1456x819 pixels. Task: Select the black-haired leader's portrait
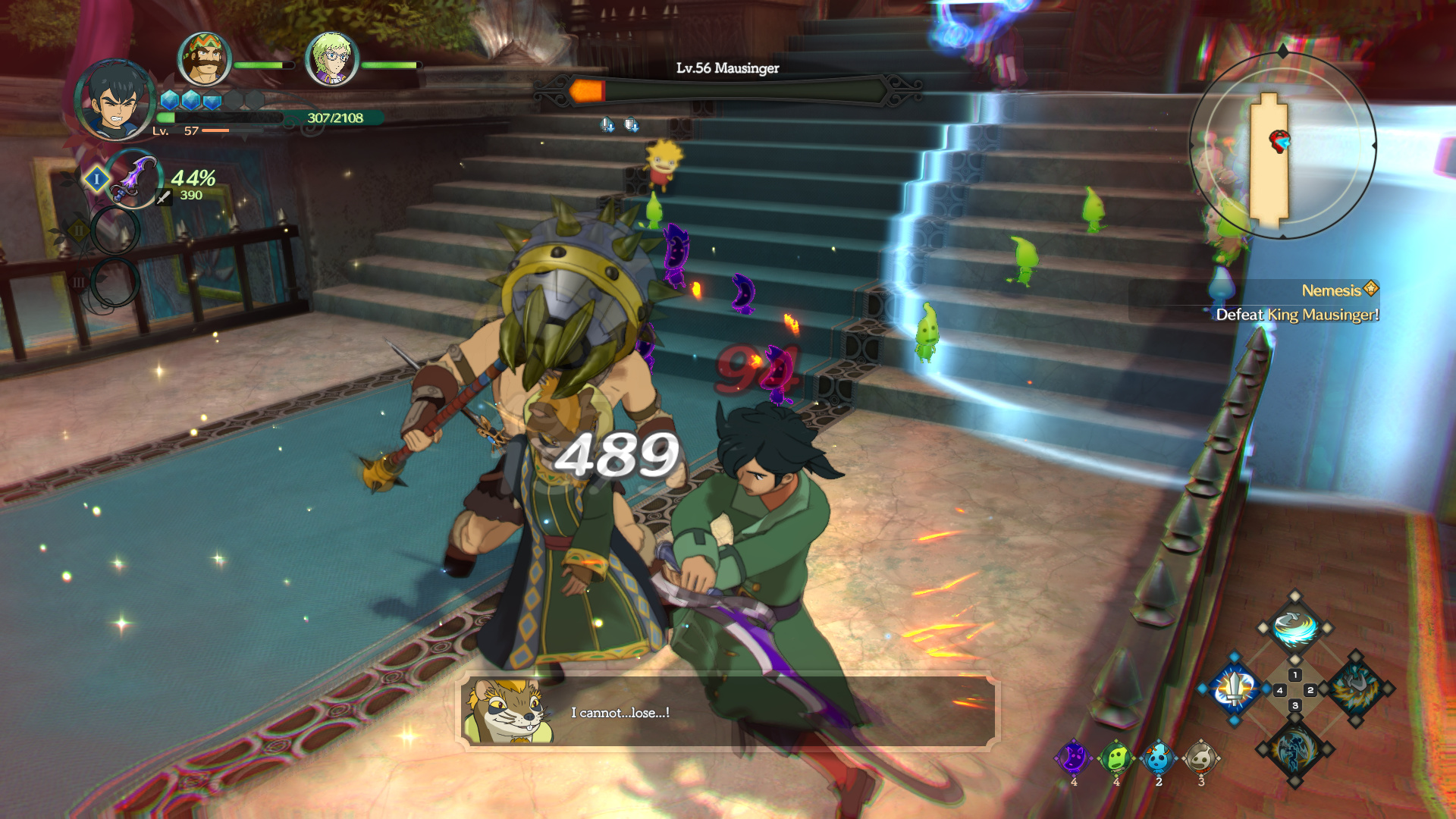[116, 99]
